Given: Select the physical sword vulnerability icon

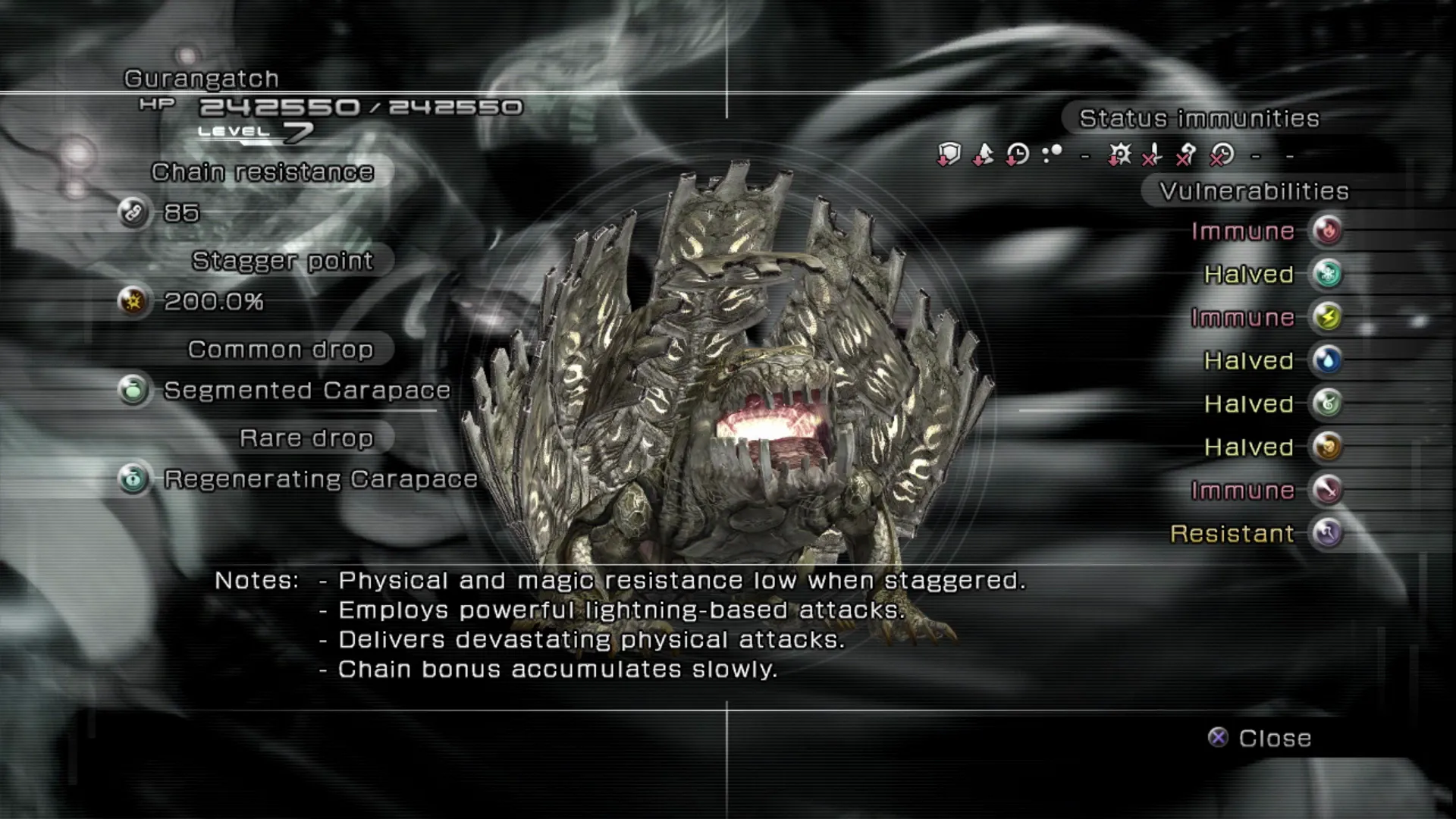Looking at the screenshot, I should [x=1328, y=490].
